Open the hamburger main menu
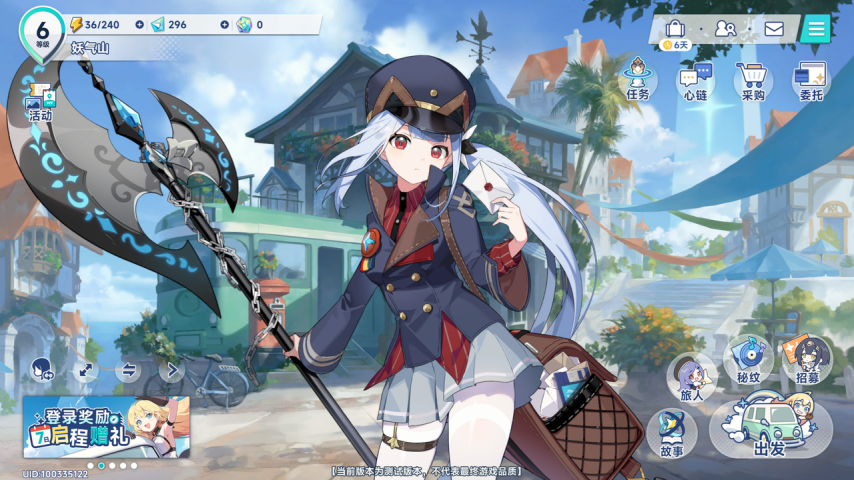The height and width of the screenshot is (480, 854). pos(816,28)
